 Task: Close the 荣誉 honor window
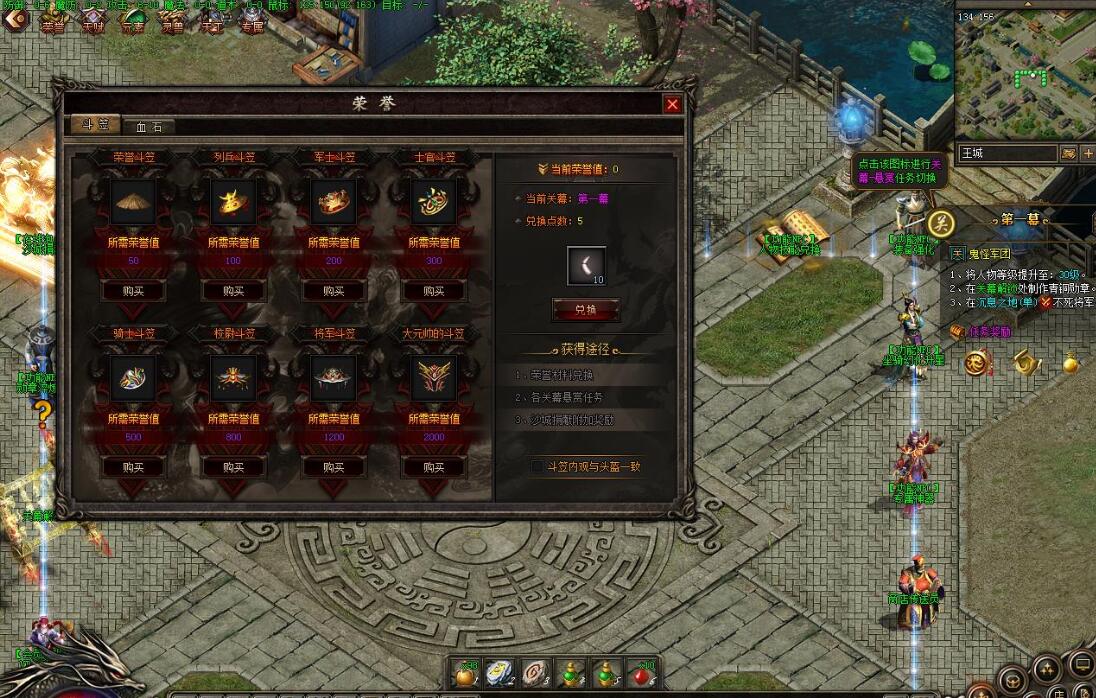pos(672,104)
